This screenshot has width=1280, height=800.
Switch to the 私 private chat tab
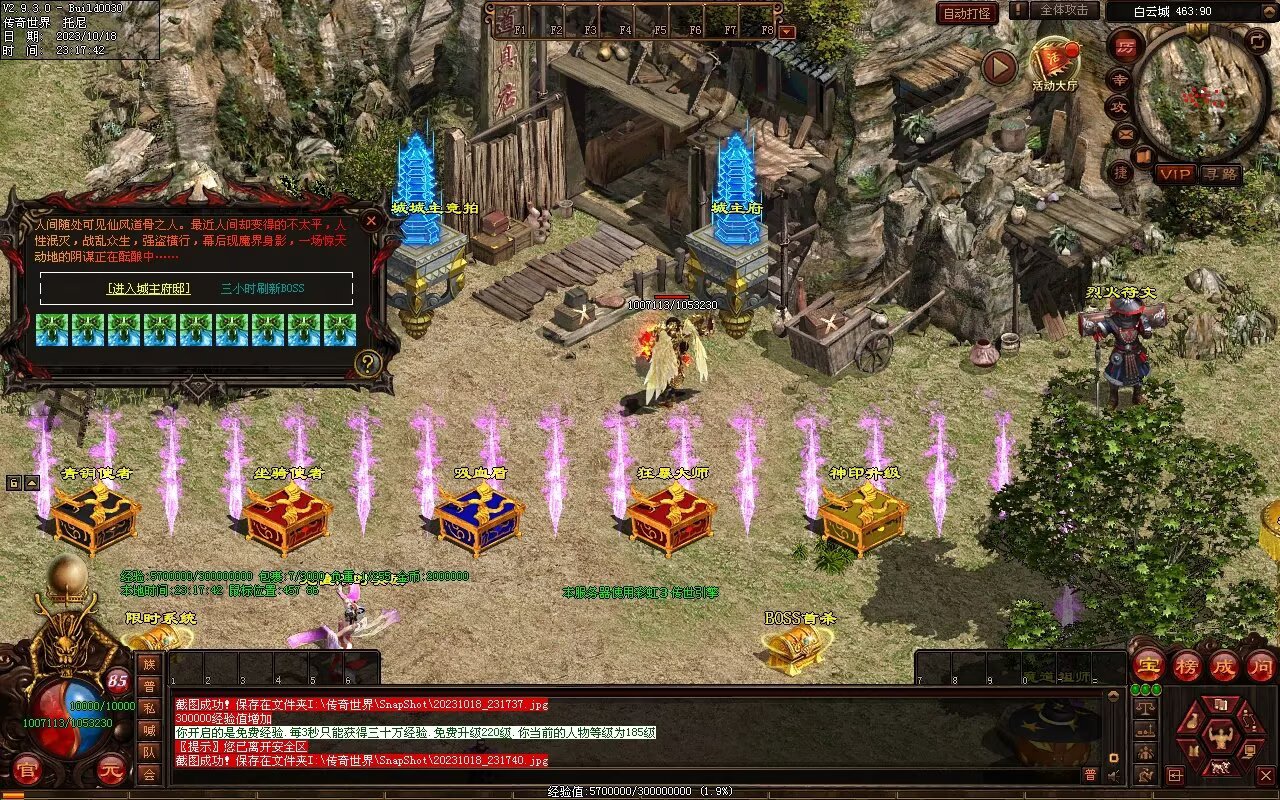tap(149, 708)
